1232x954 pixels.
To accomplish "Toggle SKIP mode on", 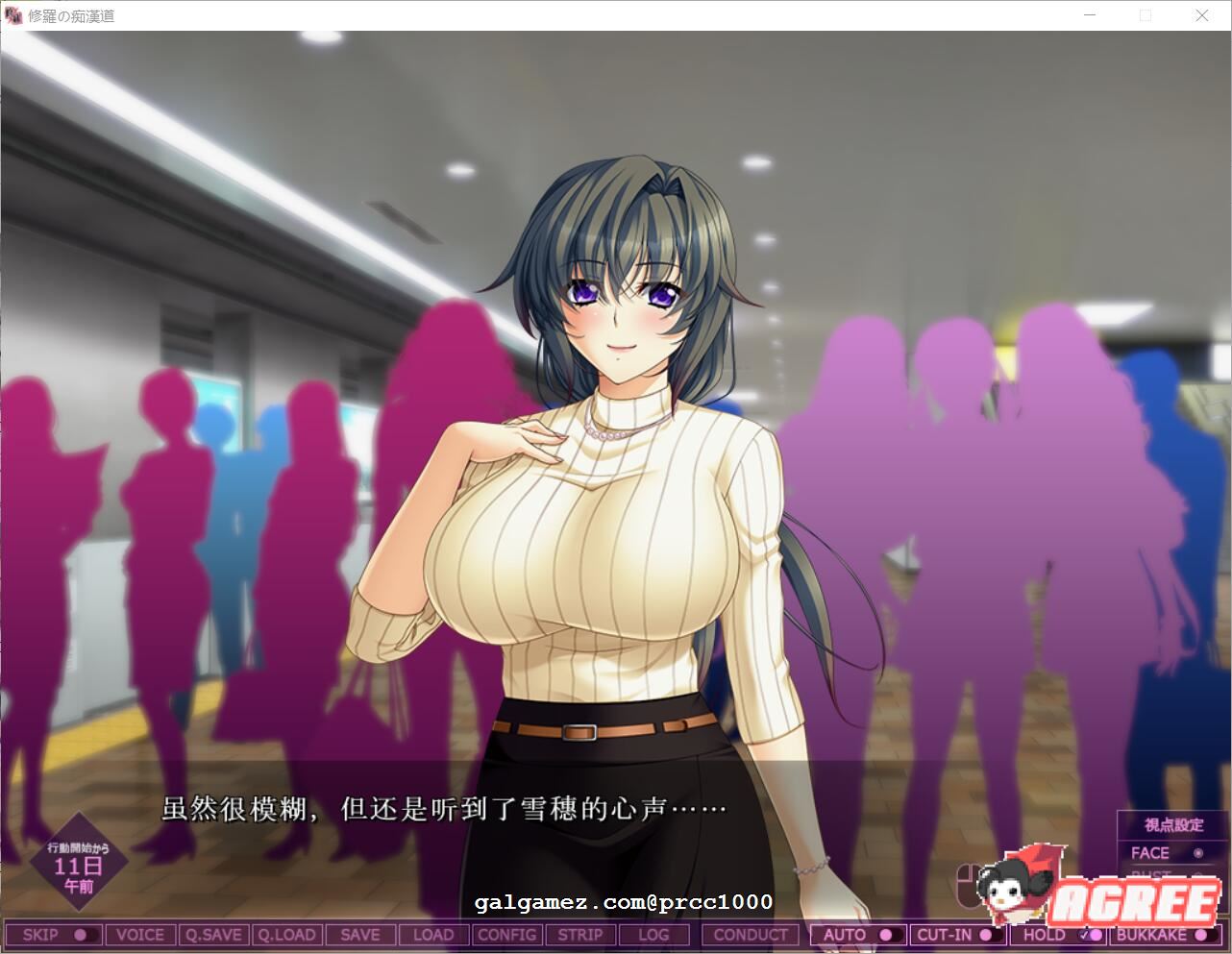I will point(53,934).
